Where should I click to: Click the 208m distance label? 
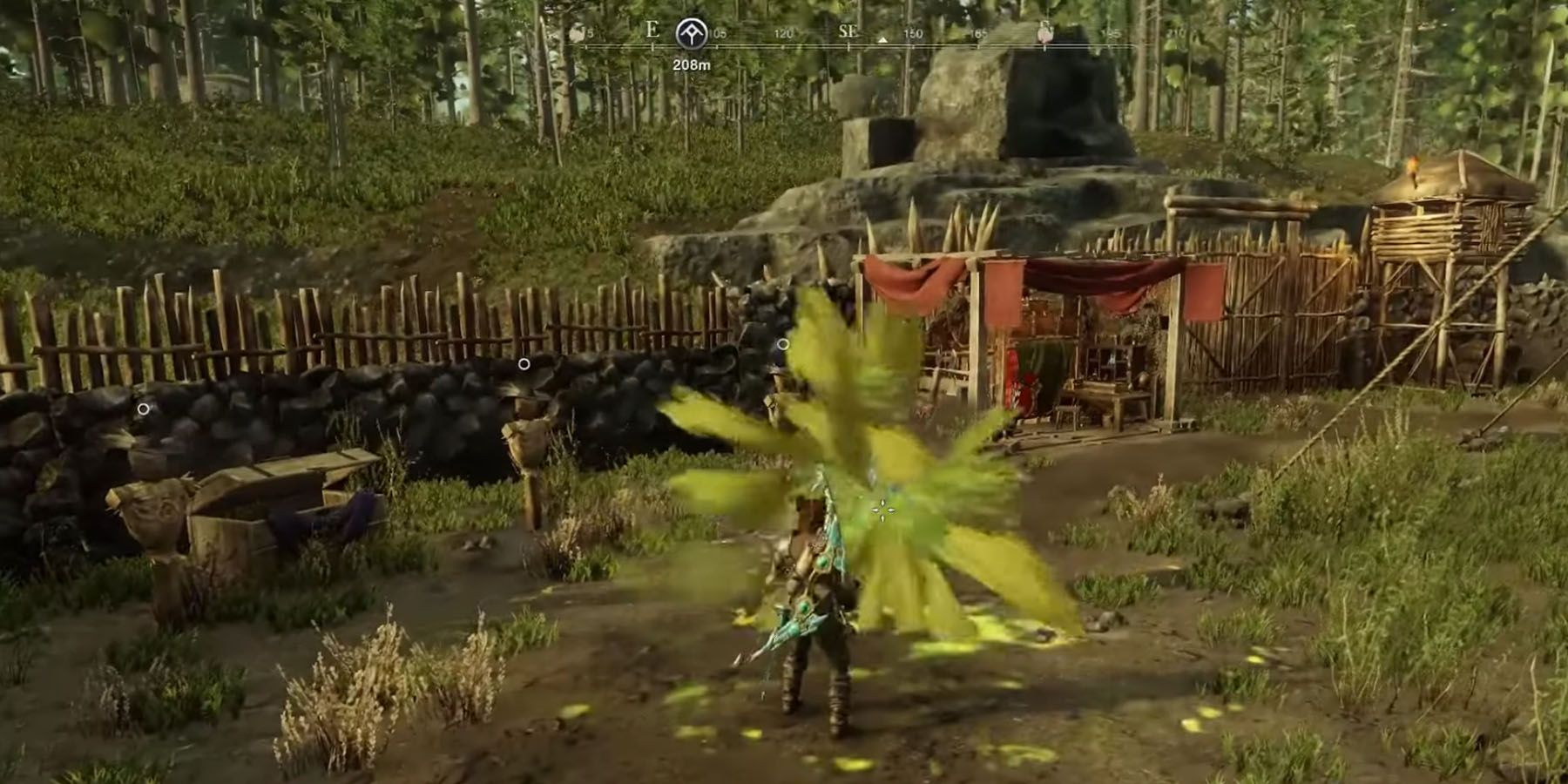tap(693, 63)
